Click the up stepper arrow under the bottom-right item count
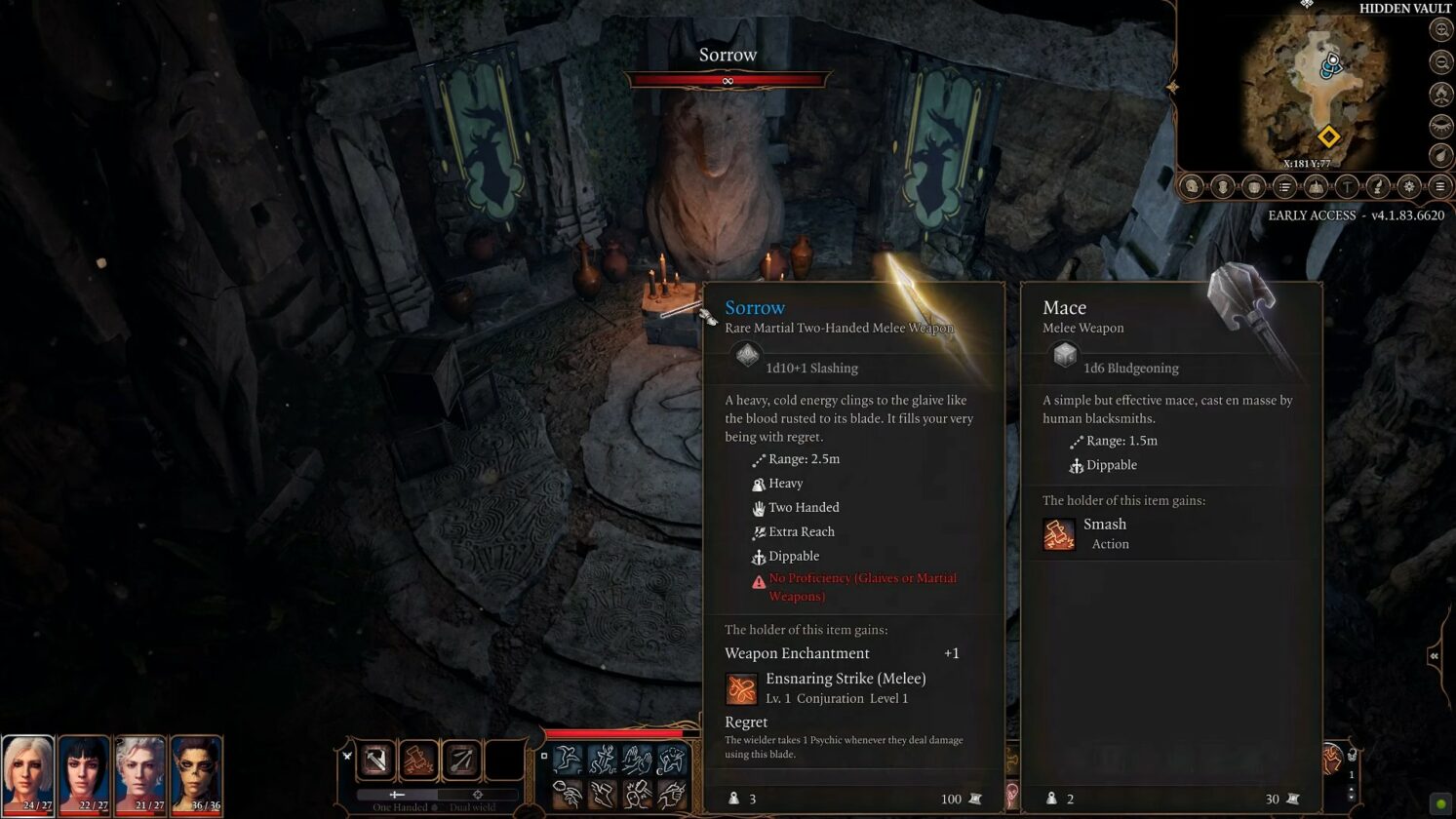The image size is (1456, 819). point(1352,789)
